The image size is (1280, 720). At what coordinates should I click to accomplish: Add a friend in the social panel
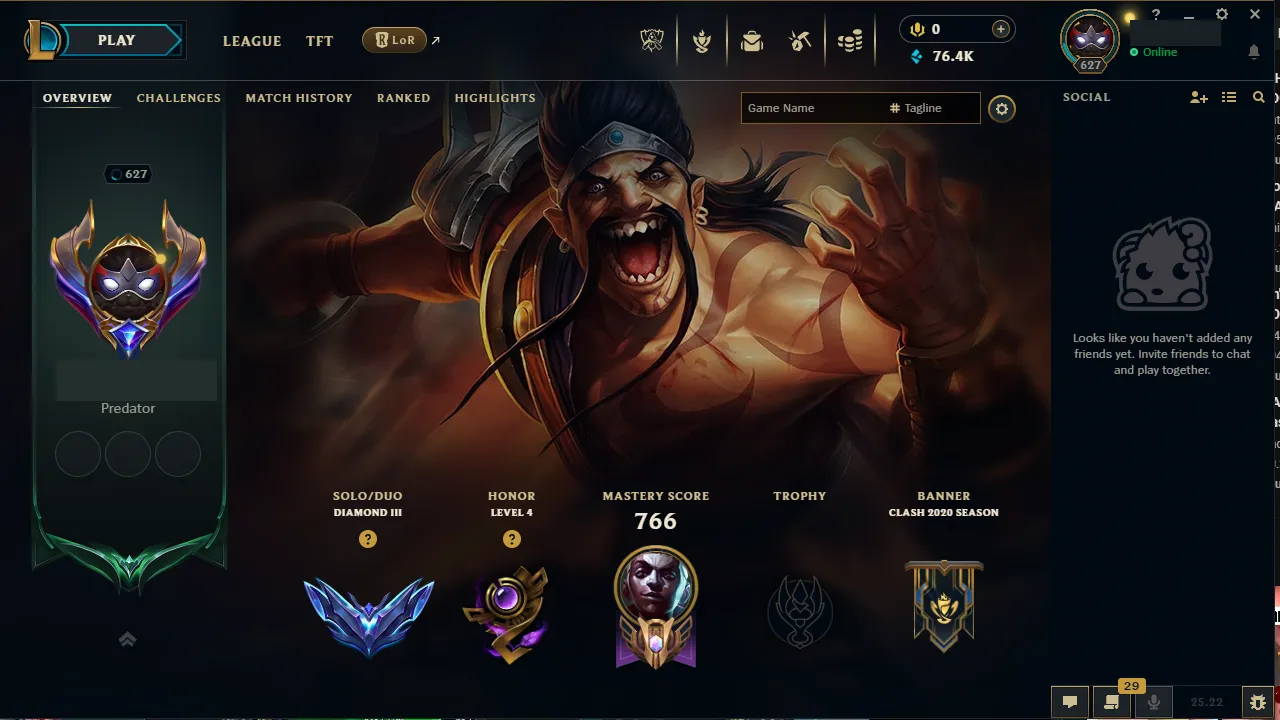pos(1198,97)
